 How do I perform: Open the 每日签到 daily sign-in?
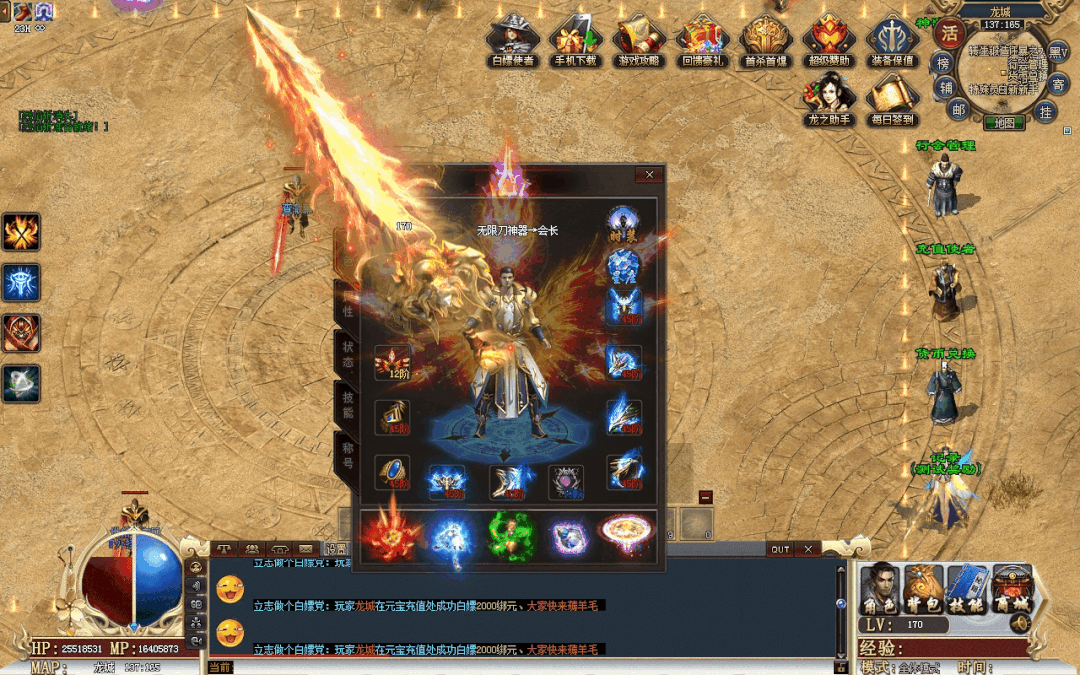pyautogui.click(x=892, y=98)
